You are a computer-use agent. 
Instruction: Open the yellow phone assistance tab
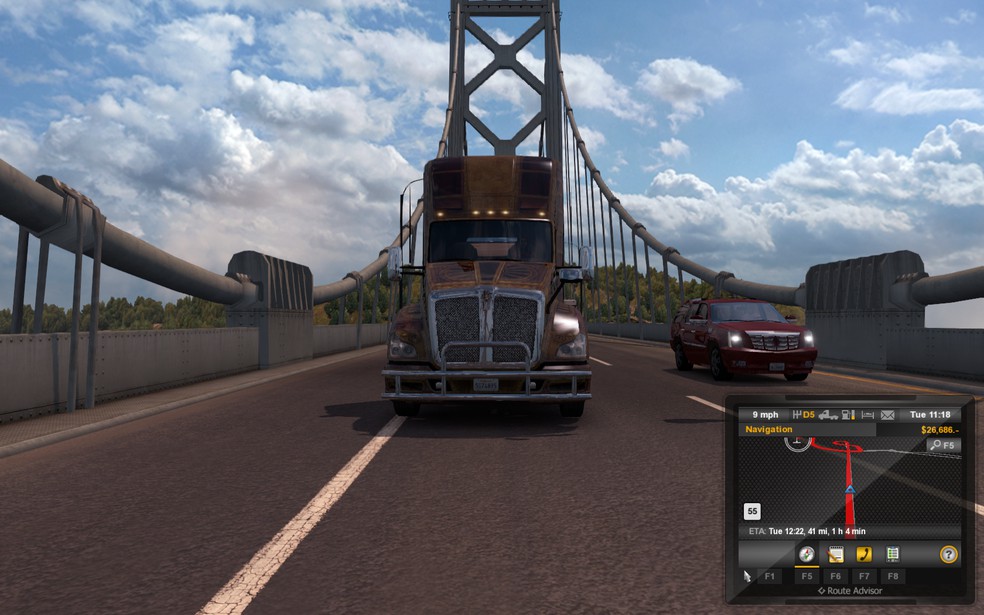(864, 554)
